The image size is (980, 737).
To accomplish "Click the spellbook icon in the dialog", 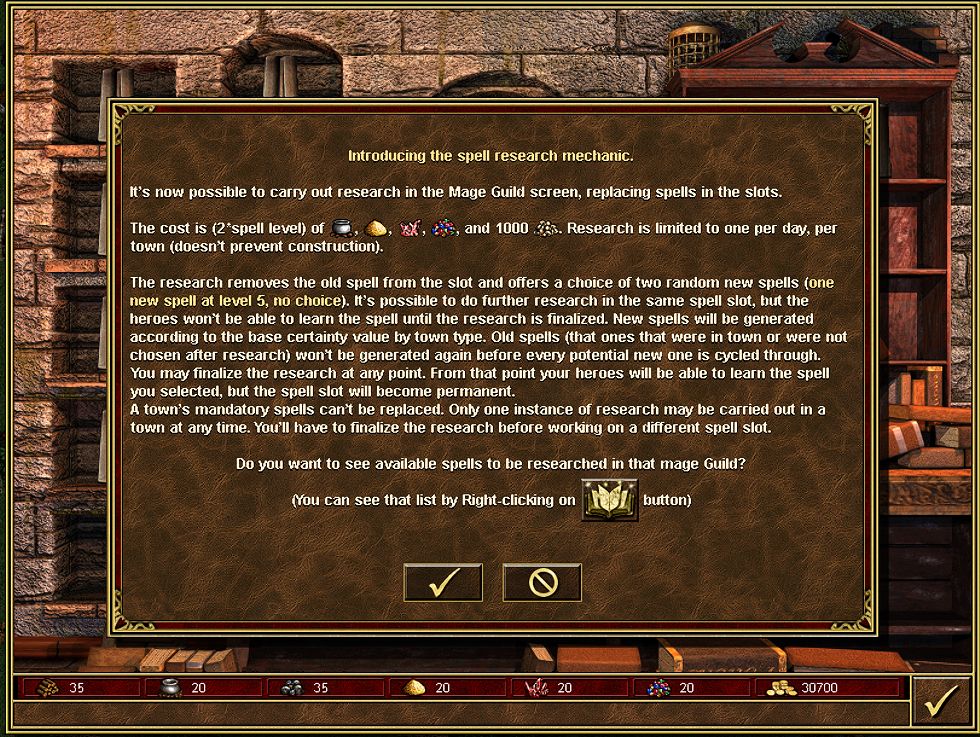I will (609, 499).
